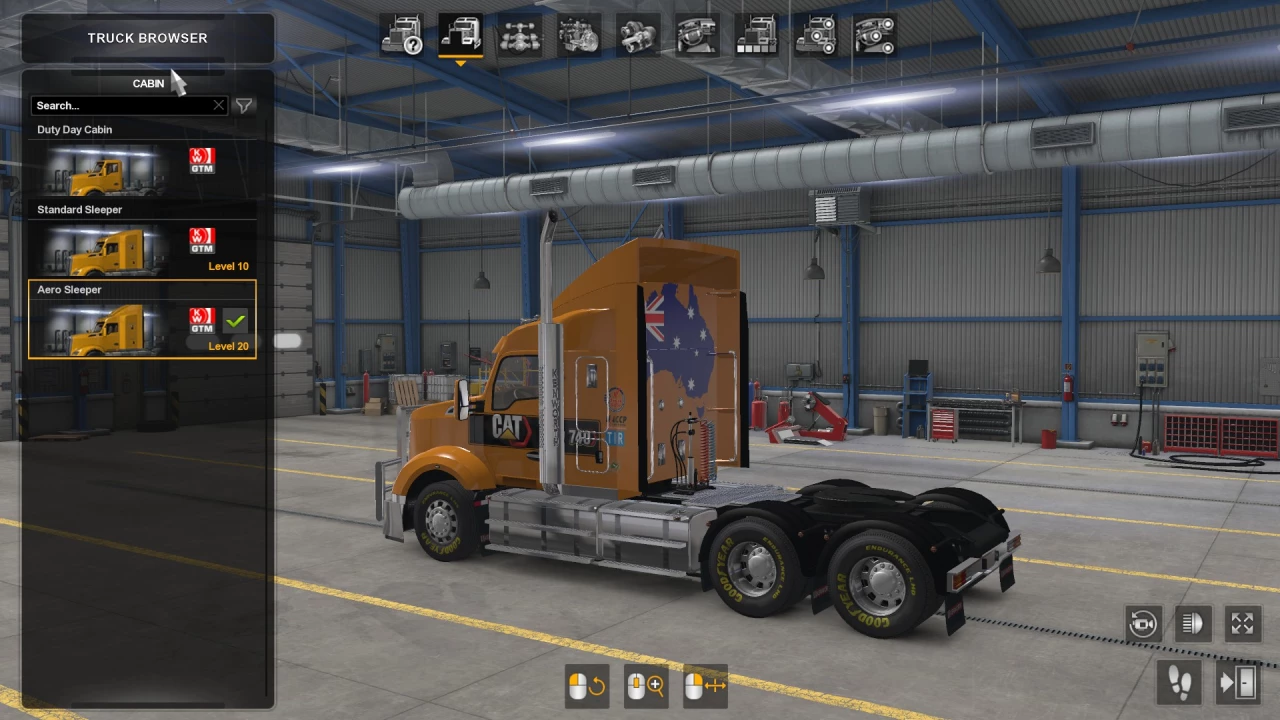Open the Interior customization category
Image resolution: width=1280 pixels, height=720 pixels.
697,37
